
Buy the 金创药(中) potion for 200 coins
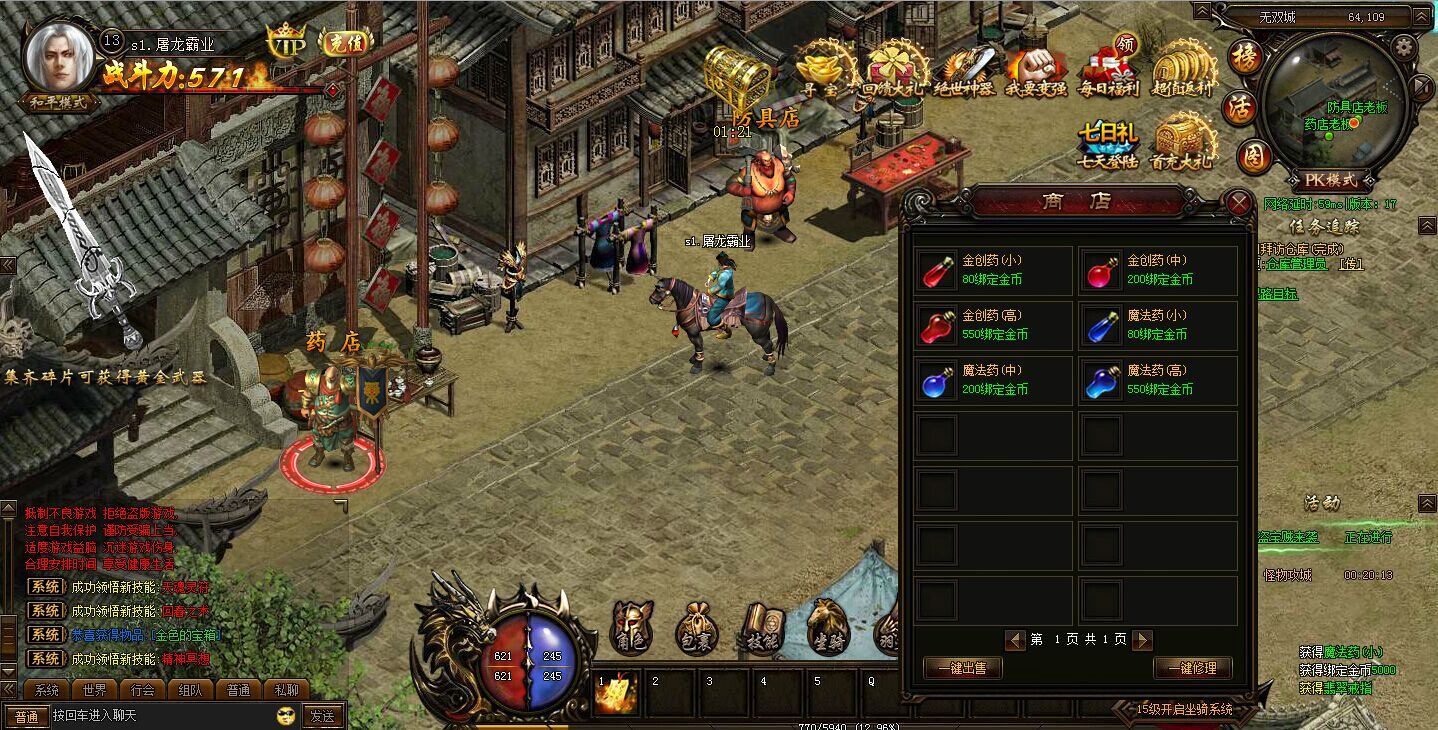[1158, 270]
